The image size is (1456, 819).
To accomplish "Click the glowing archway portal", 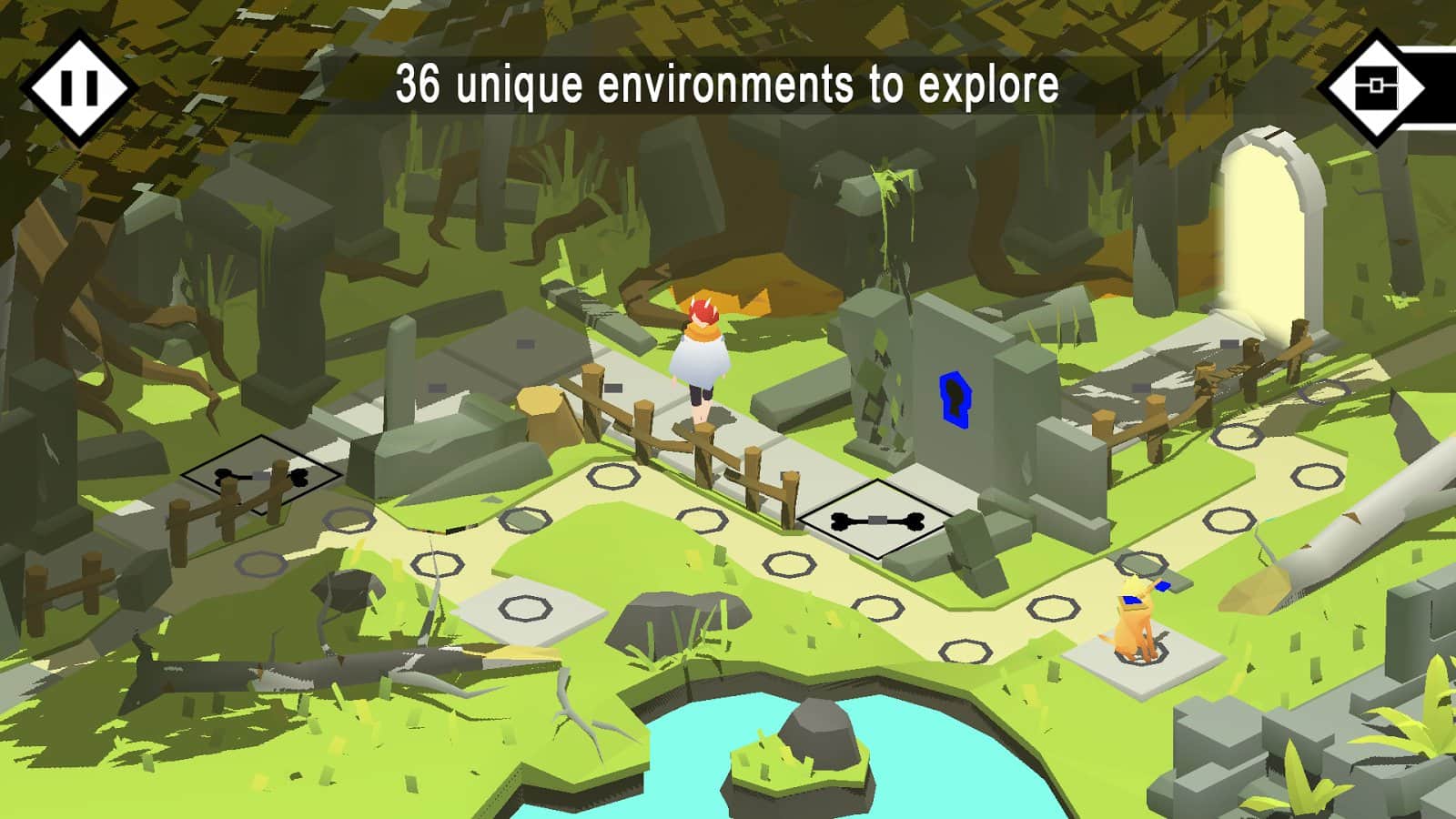I will (1264, 227).
